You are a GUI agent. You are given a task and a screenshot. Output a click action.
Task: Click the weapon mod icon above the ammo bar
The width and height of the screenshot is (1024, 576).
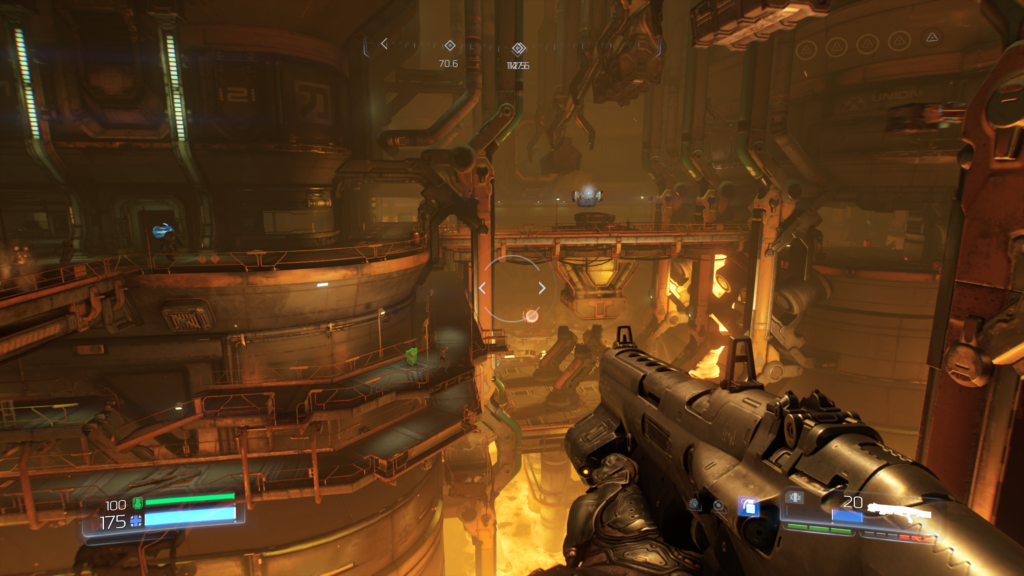(796, 497)
